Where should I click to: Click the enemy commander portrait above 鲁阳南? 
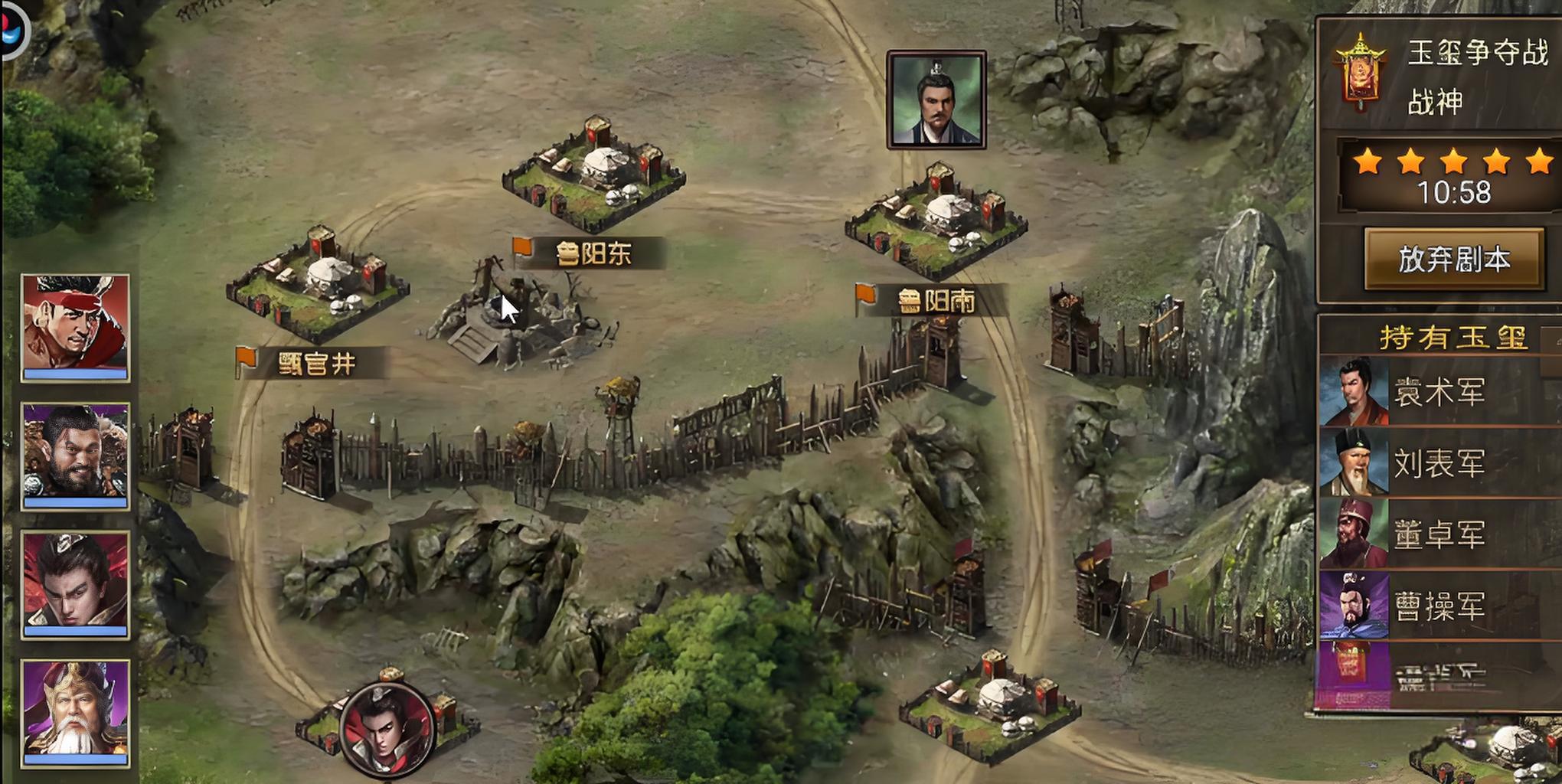[x=936, y=100]
